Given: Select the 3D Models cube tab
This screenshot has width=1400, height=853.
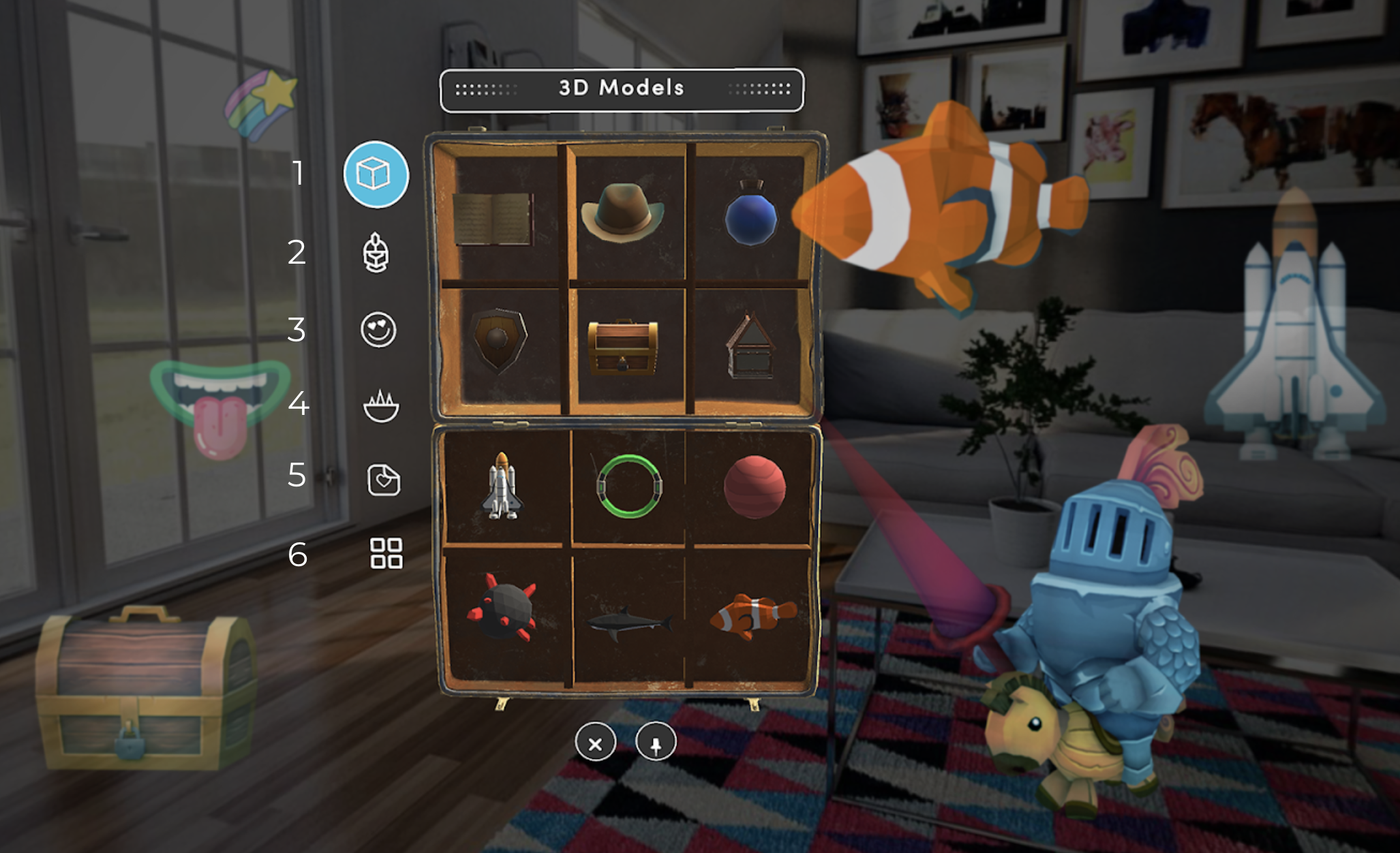Looking at the screenshot, I should click(x=376, y=174).
